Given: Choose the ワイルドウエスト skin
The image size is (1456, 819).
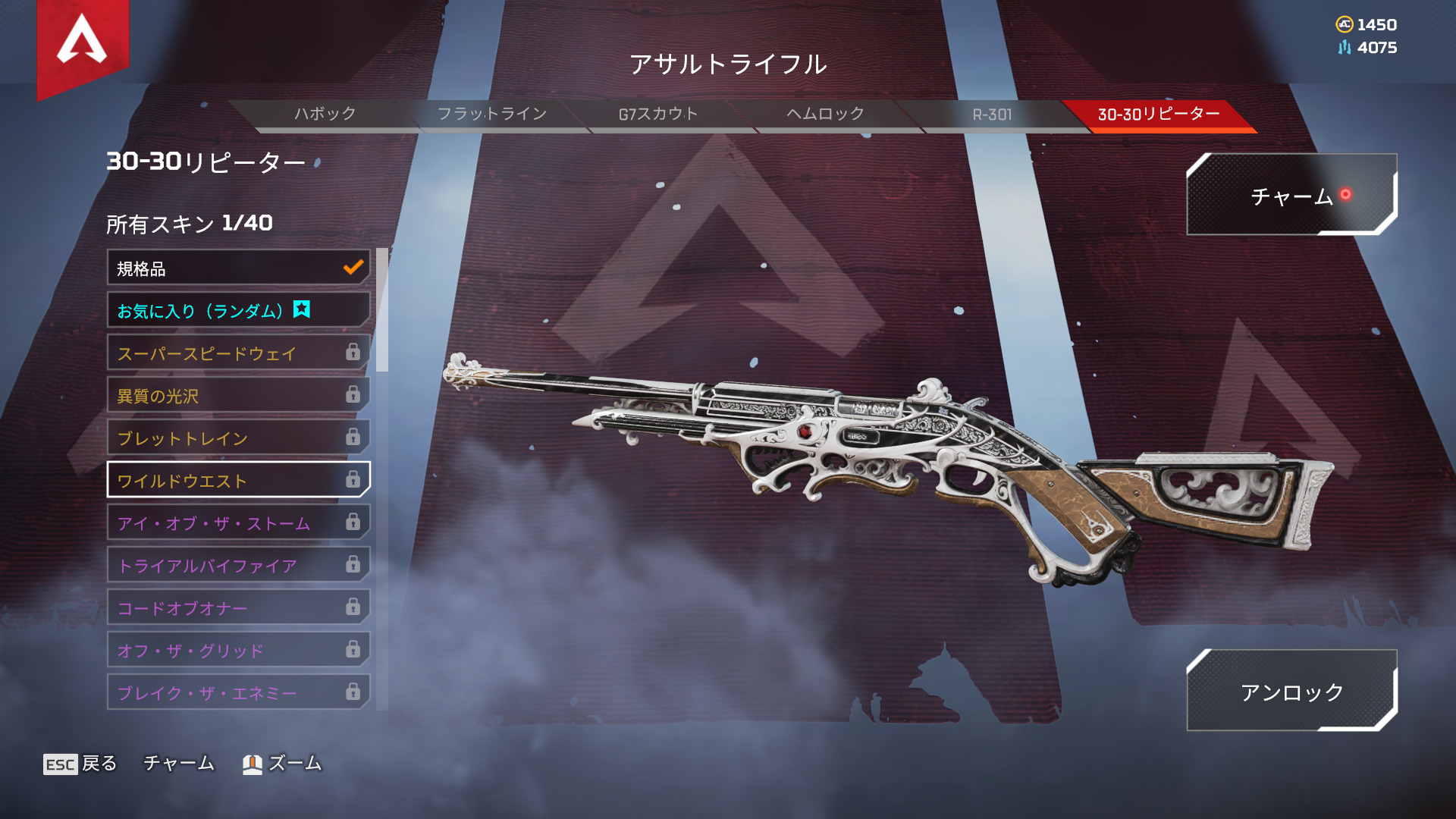Looking at the screenshot, I should 238,480.
